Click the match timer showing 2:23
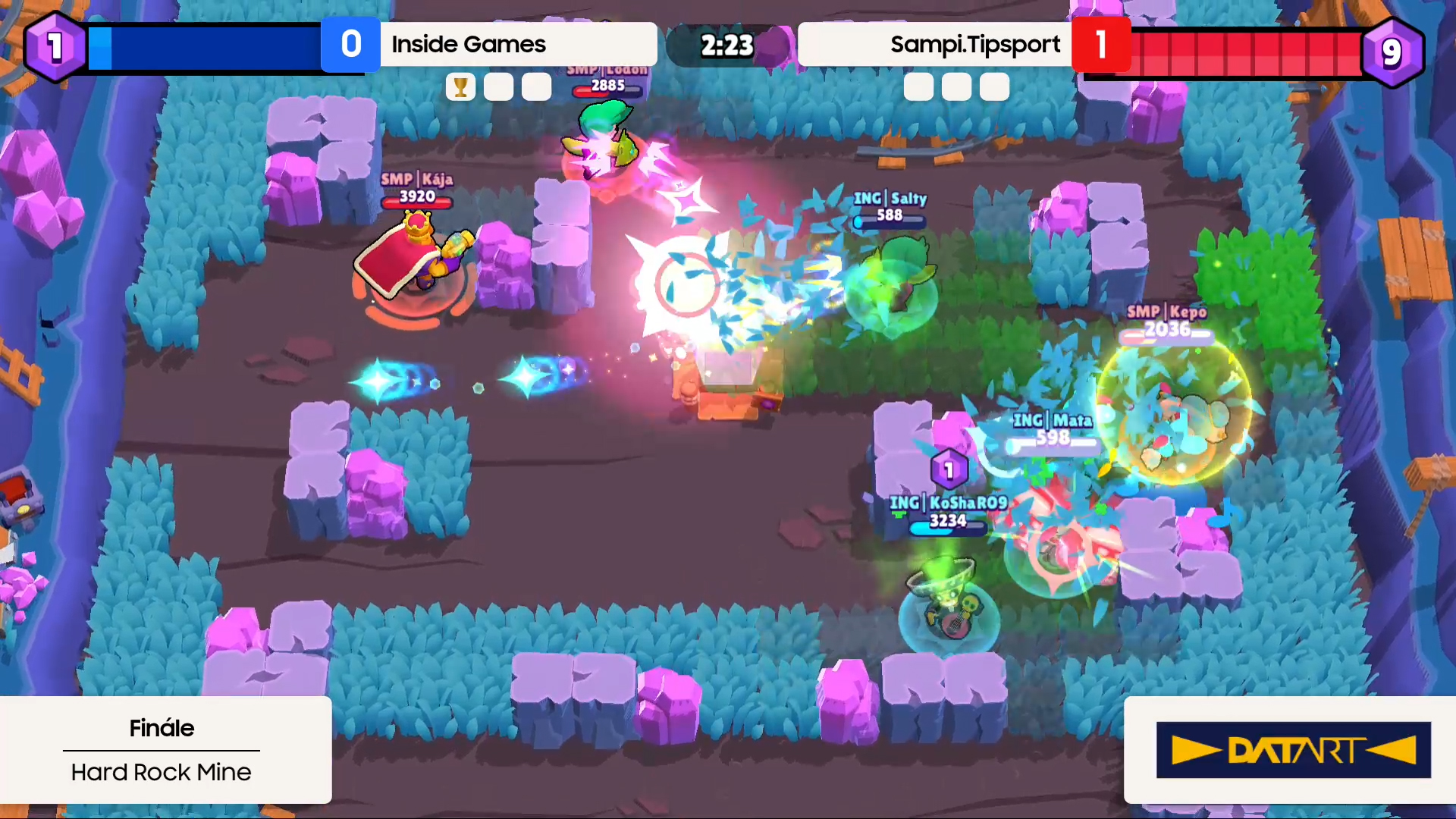1456x819 pixels. tap(726, 45)
